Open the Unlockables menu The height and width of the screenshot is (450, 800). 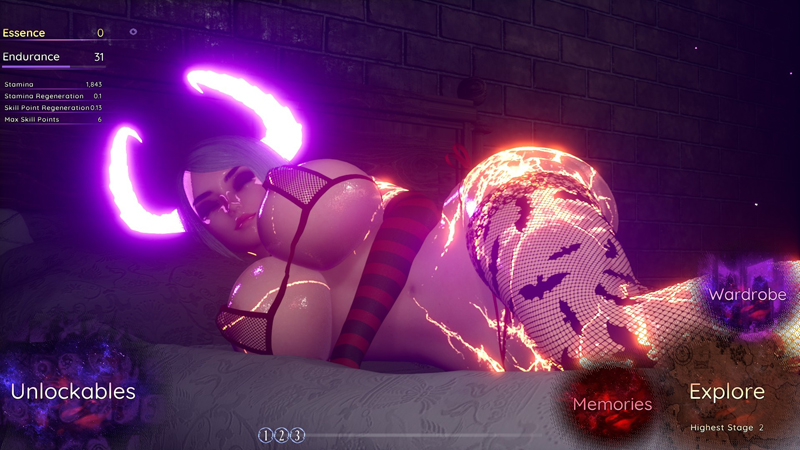(73, 392)
